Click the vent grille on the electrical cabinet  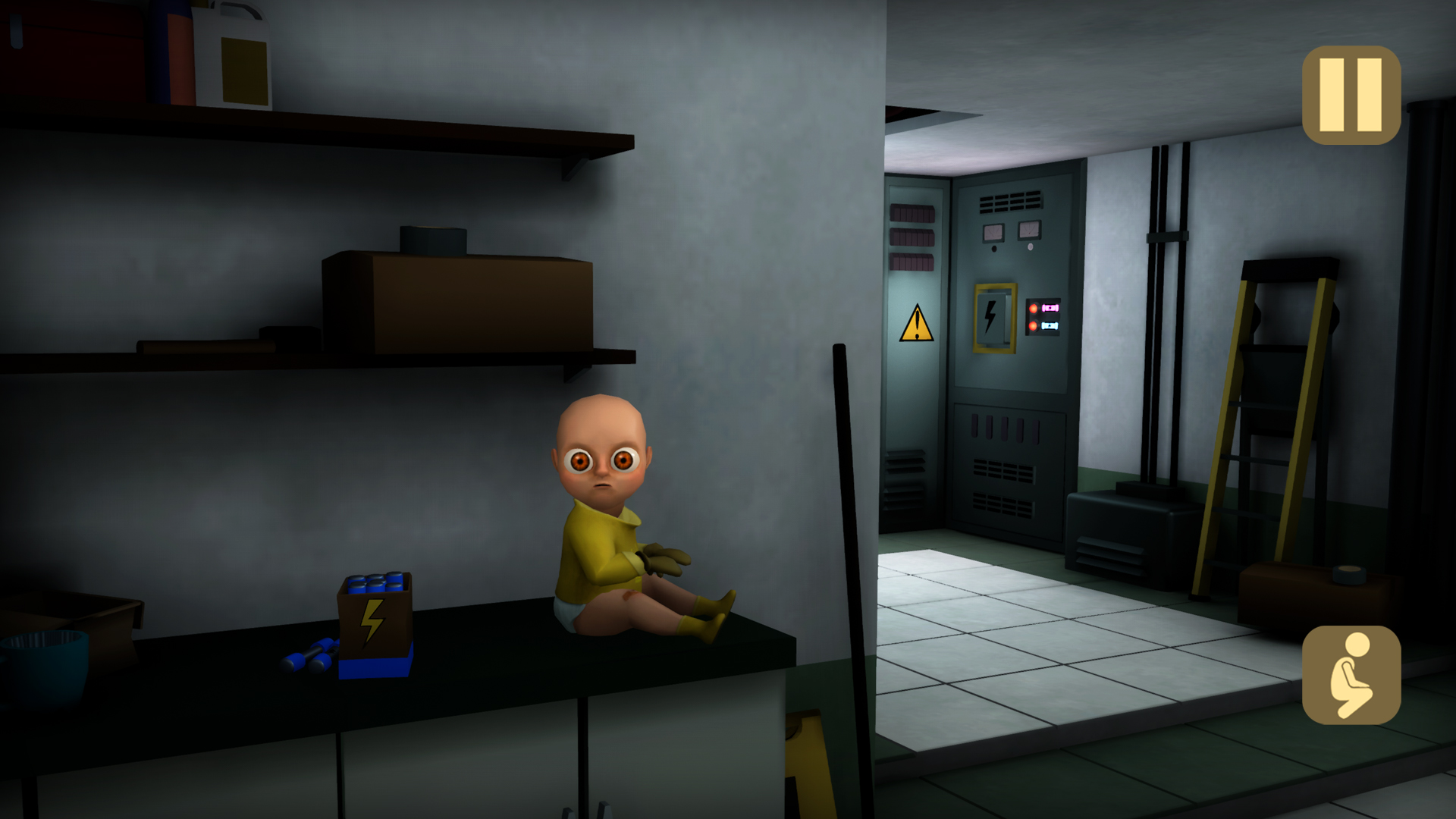coord(1010,203)
